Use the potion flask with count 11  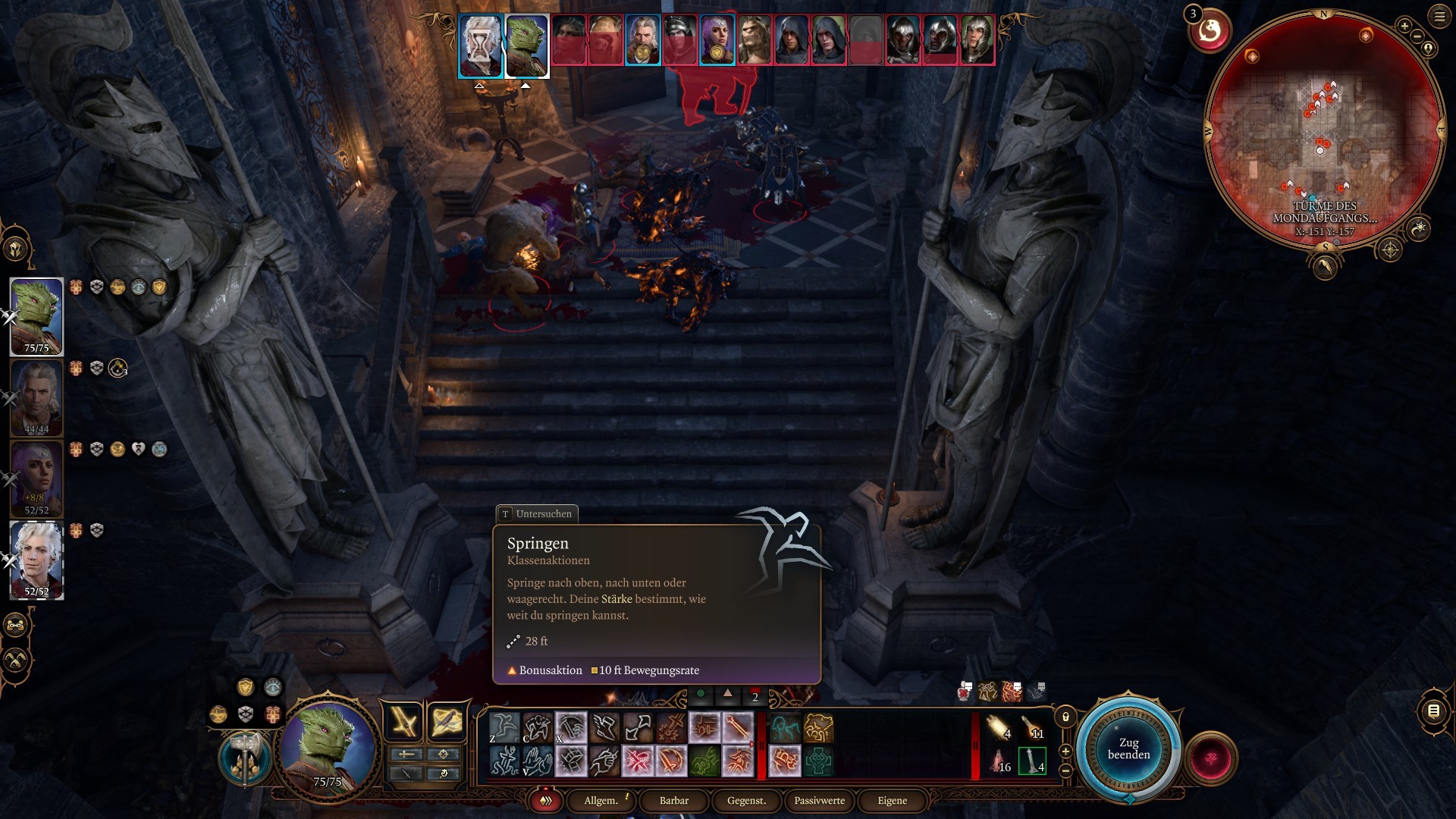1033,728
